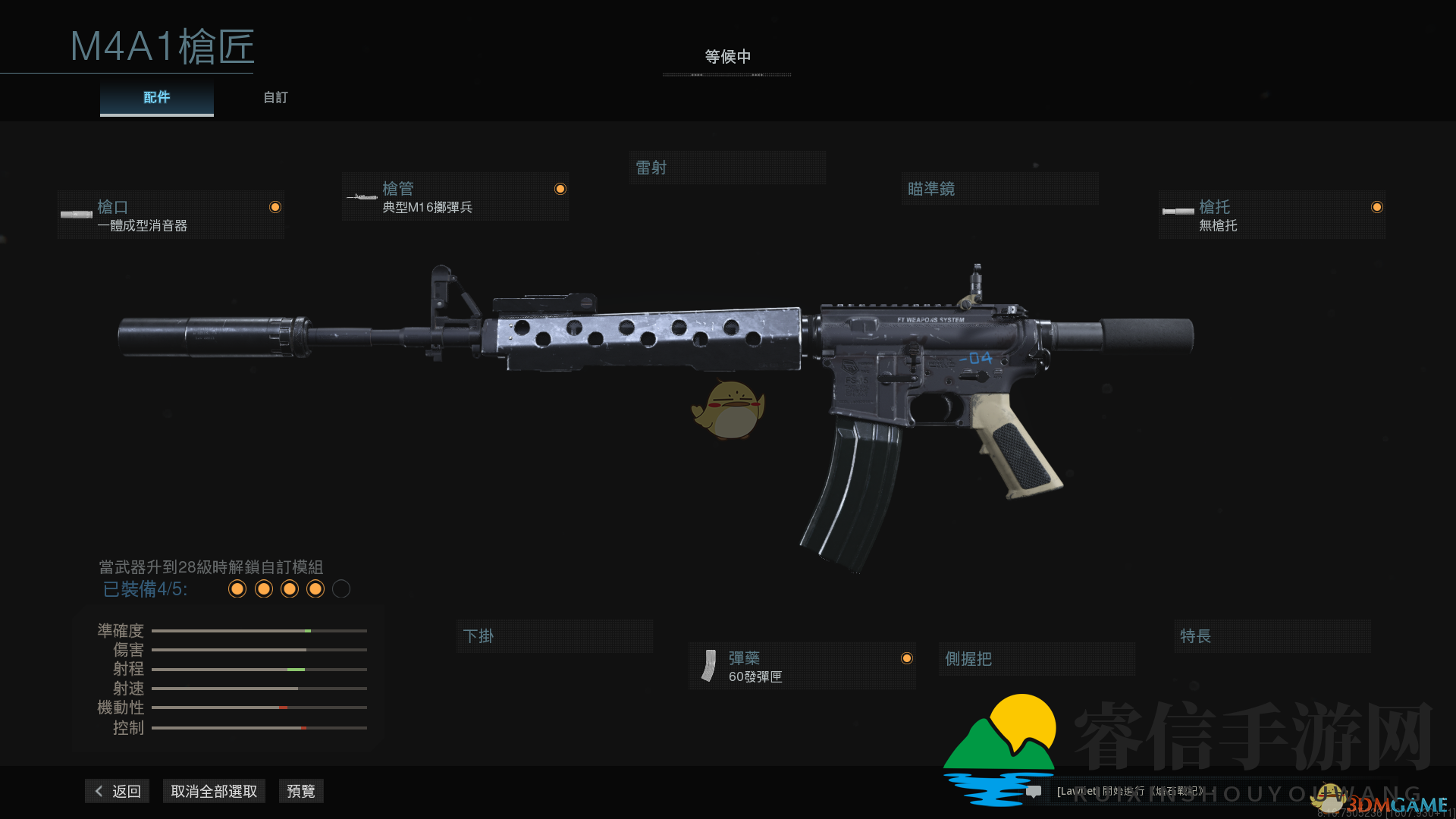Click the chat bubble icon at bottom right
Screen dimensions: 1456x819
(1034, 791)
